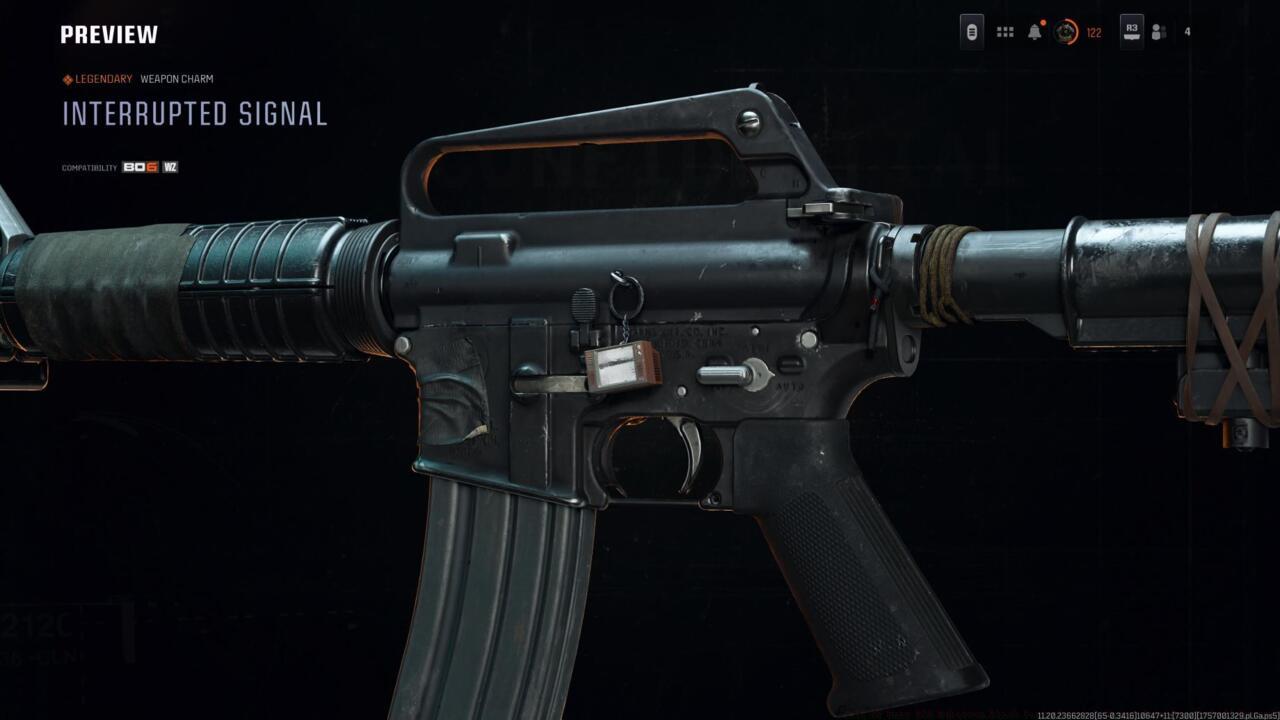Viewport: 1280px width, 720px height.
Task: Click the friends count showing 4
Action: [1186, 33]
